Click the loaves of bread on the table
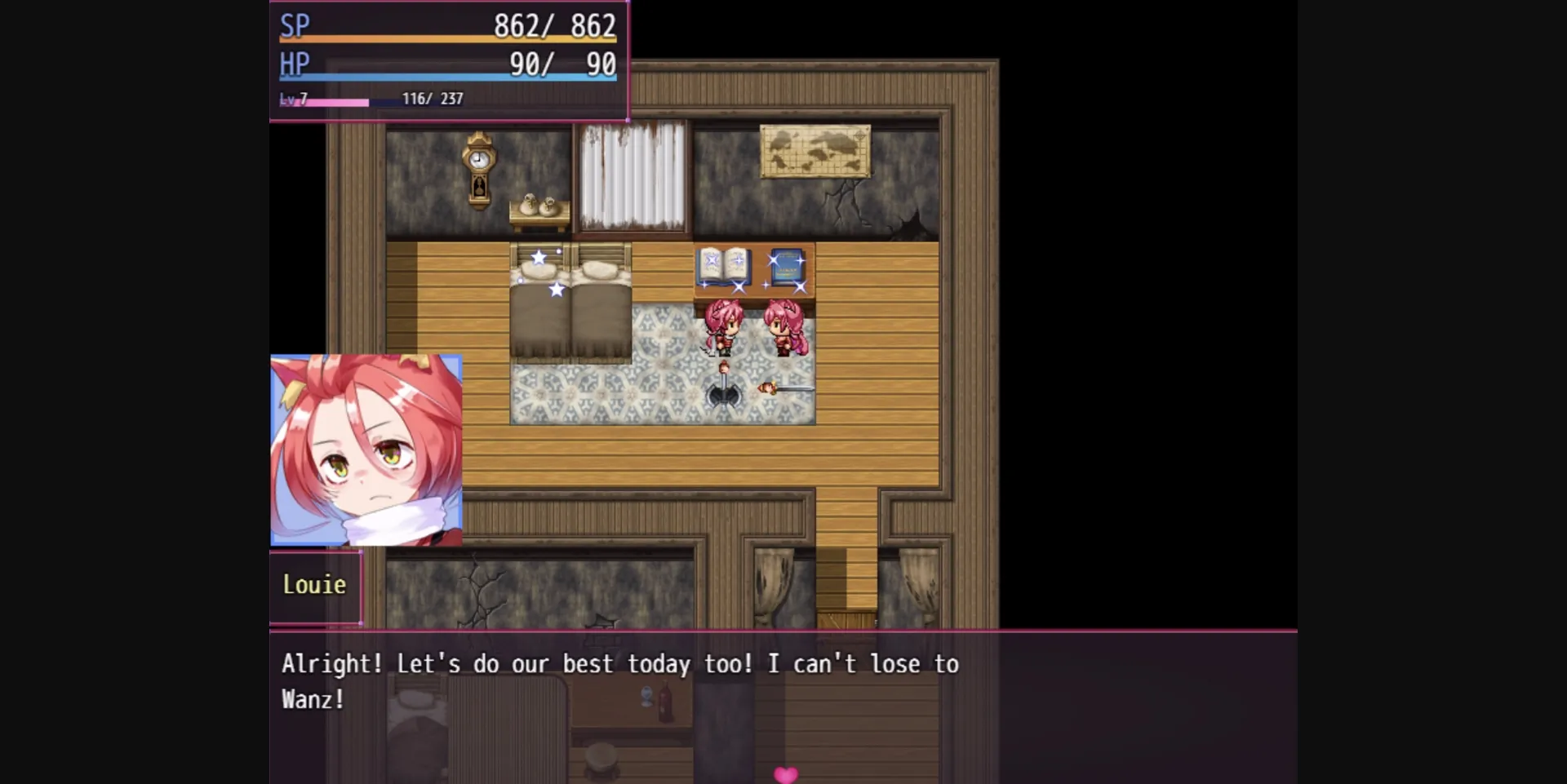1567x784 pixels. pyautogui.click(x=539, y=204)
